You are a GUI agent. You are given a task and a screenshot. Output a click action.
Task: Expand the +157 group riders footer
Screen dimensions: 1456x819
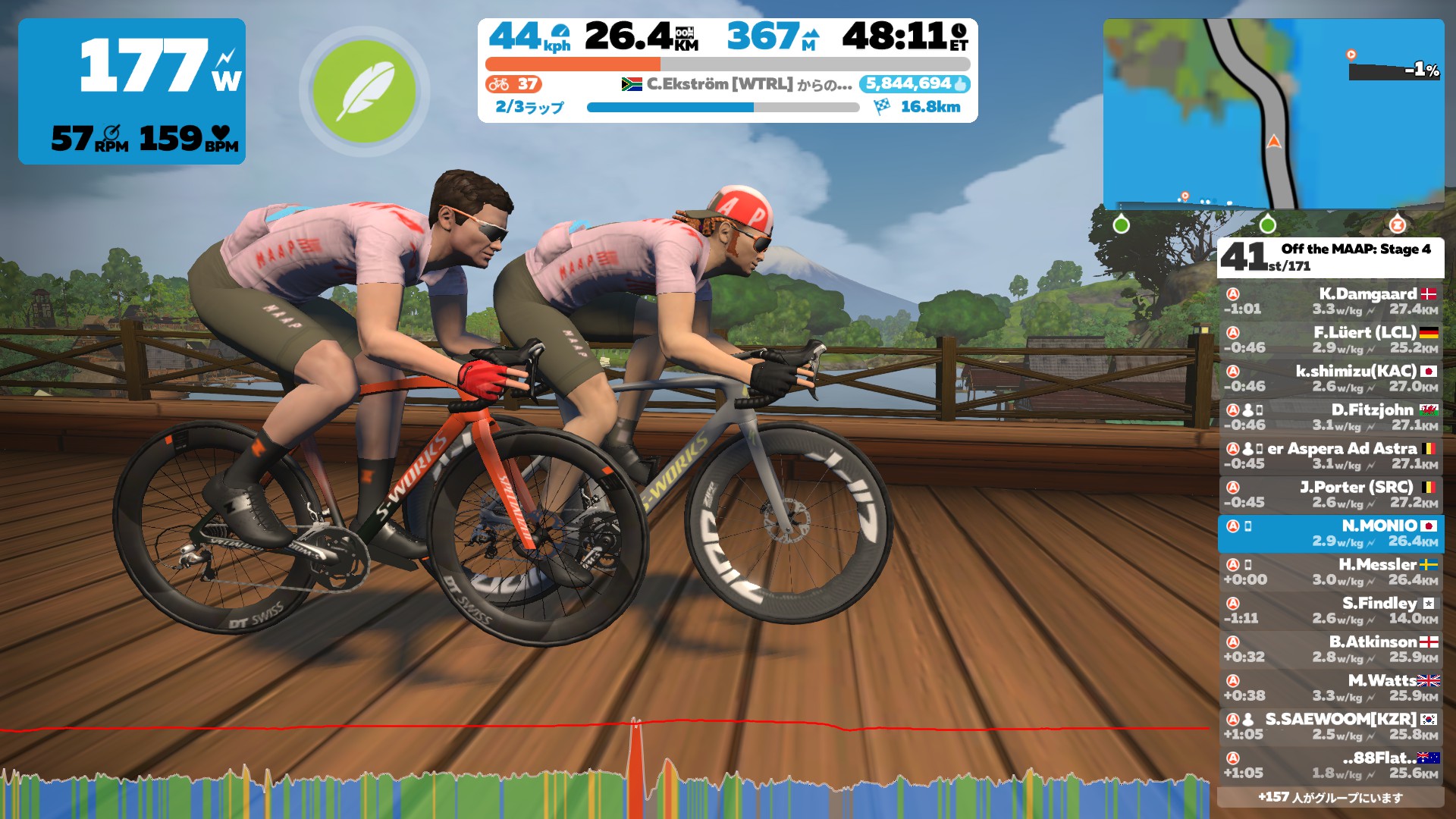[x=1331, y=797]
